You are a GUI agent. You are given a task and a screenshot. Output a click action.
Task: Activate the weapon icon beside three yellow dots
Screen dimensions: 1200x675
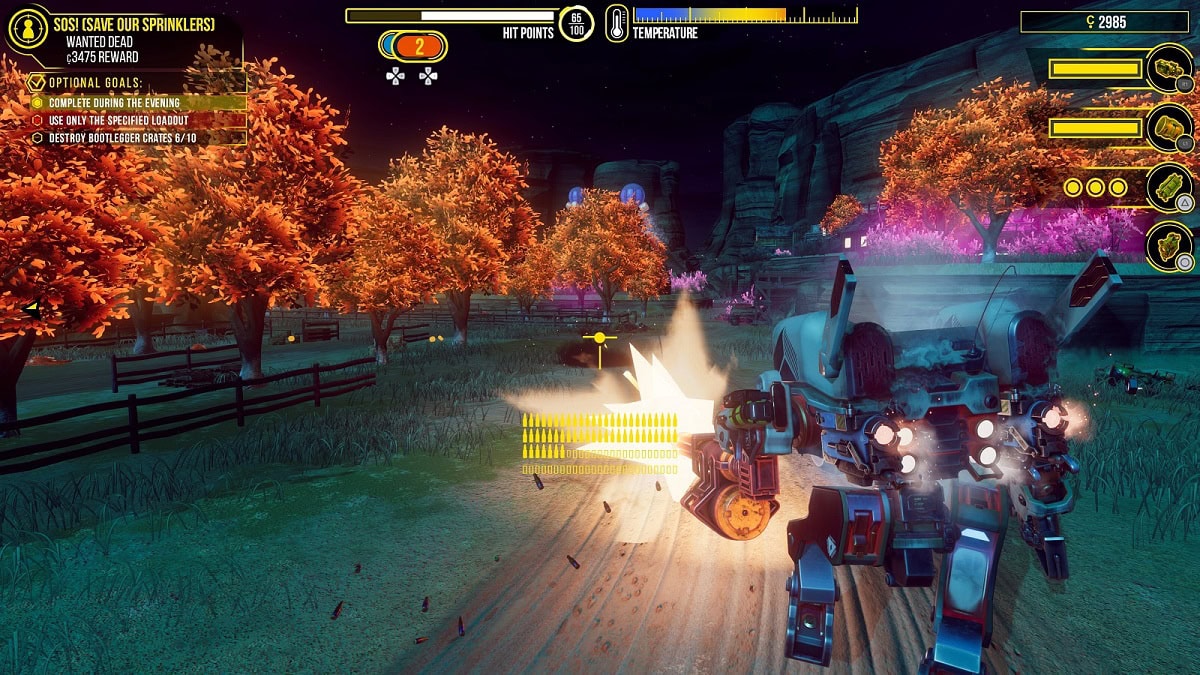(1168, 187)
